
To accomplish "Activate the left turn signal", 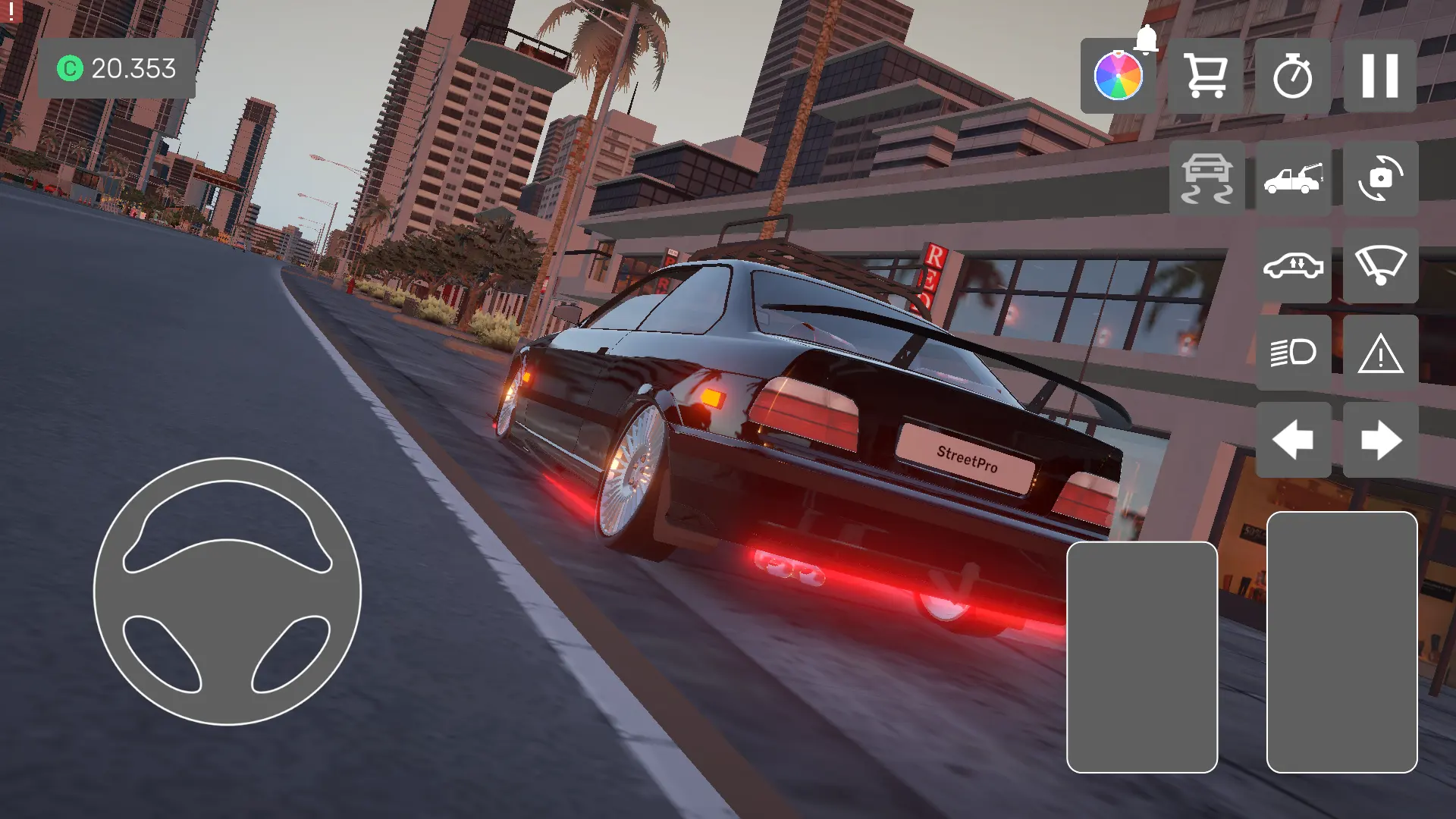I will (x=1293, y=440).
